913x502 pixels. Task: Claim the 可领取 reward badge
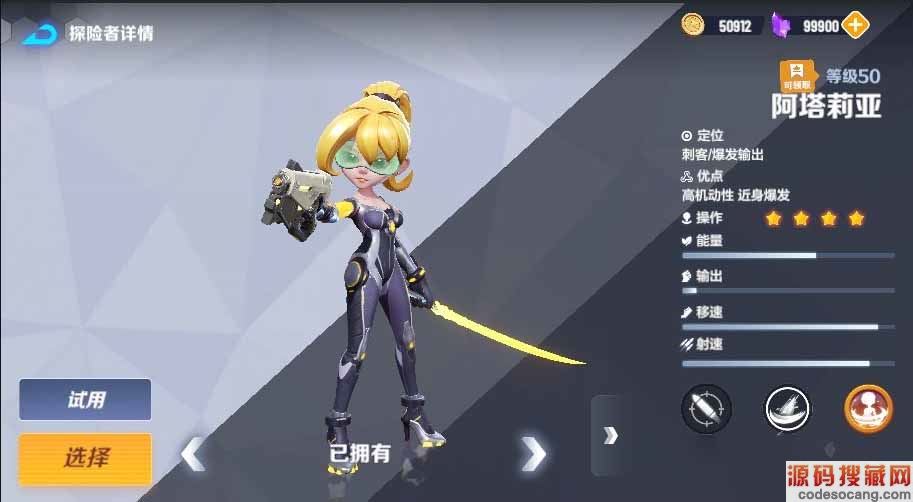[x=798, y=77]
